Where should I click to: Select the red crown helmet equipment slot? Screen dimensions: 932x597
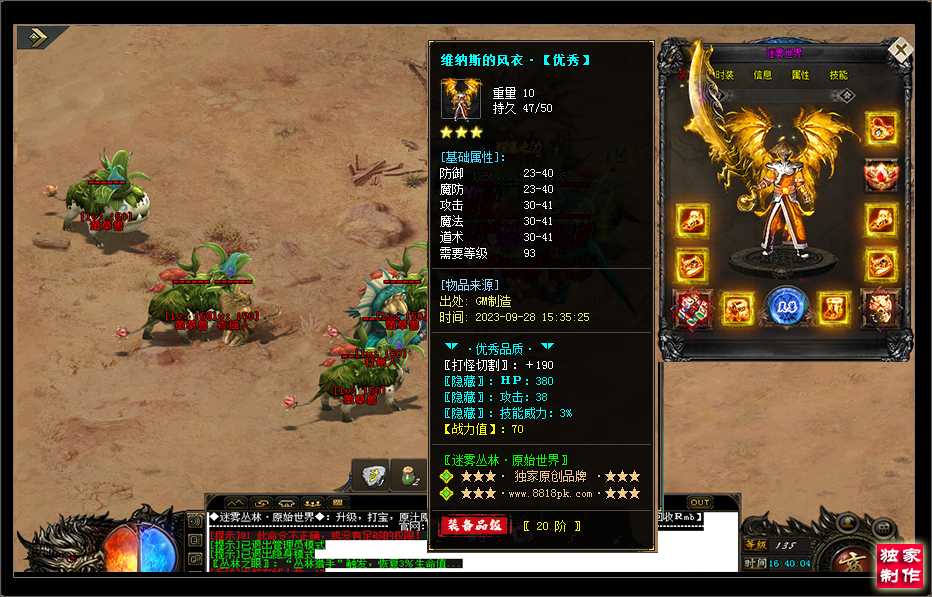click(x=881, y=174)
